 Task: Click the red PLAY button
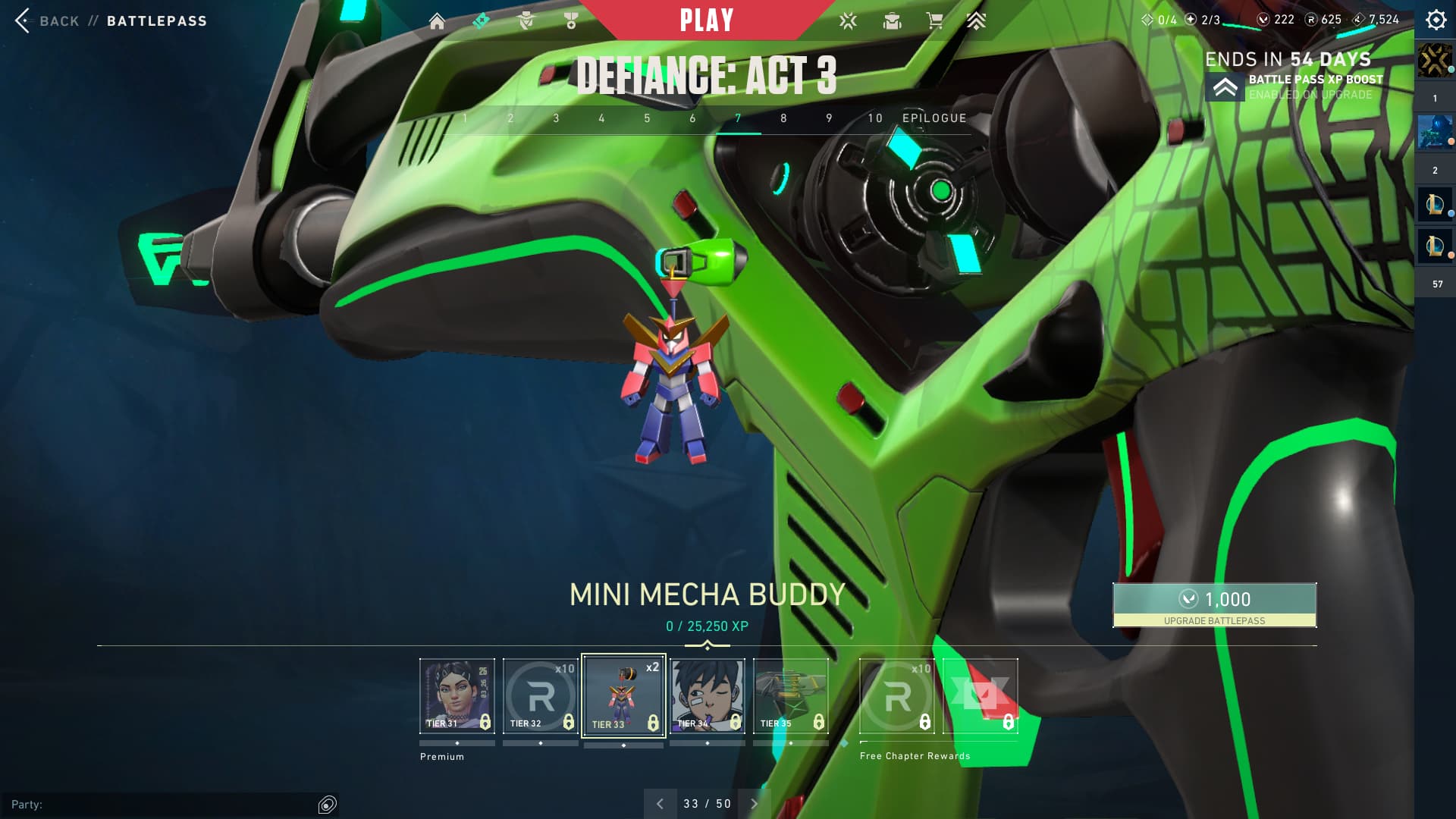(x=706, y=20)
